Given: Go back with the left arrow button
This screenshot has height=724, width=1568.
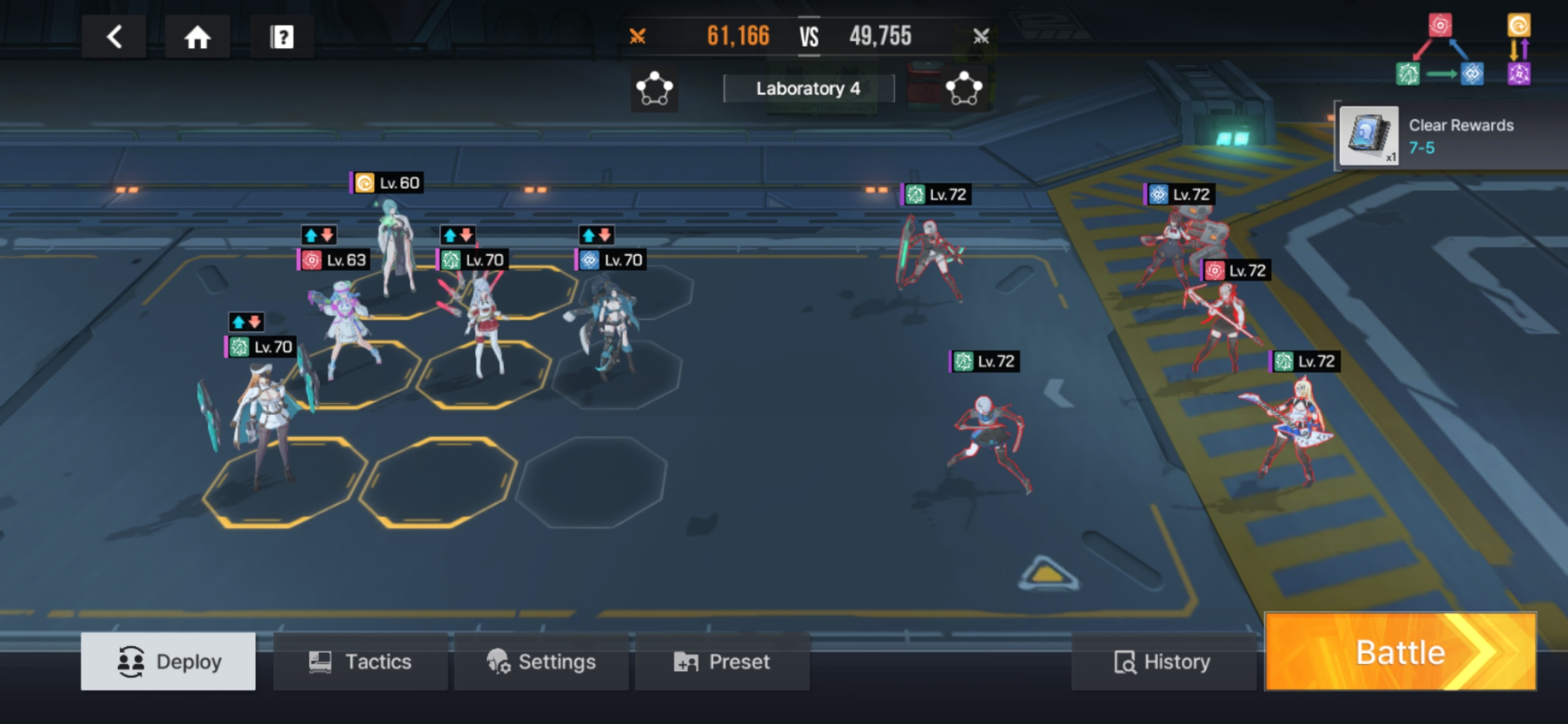Looking at the screenshot, I should click(x=114, y=37).
